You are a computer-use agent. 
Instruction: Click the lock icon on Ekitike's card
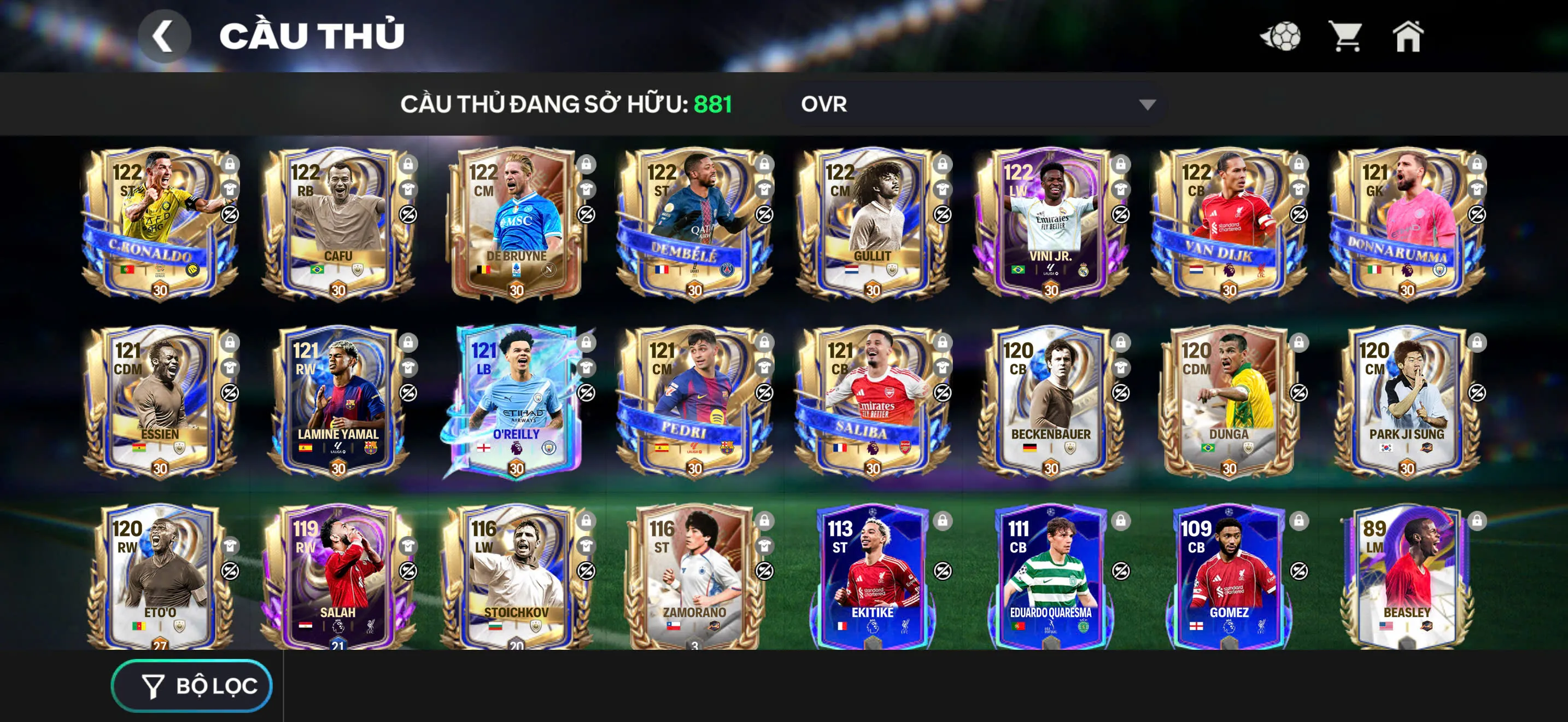pyautogui.click(x=944, y=522)
